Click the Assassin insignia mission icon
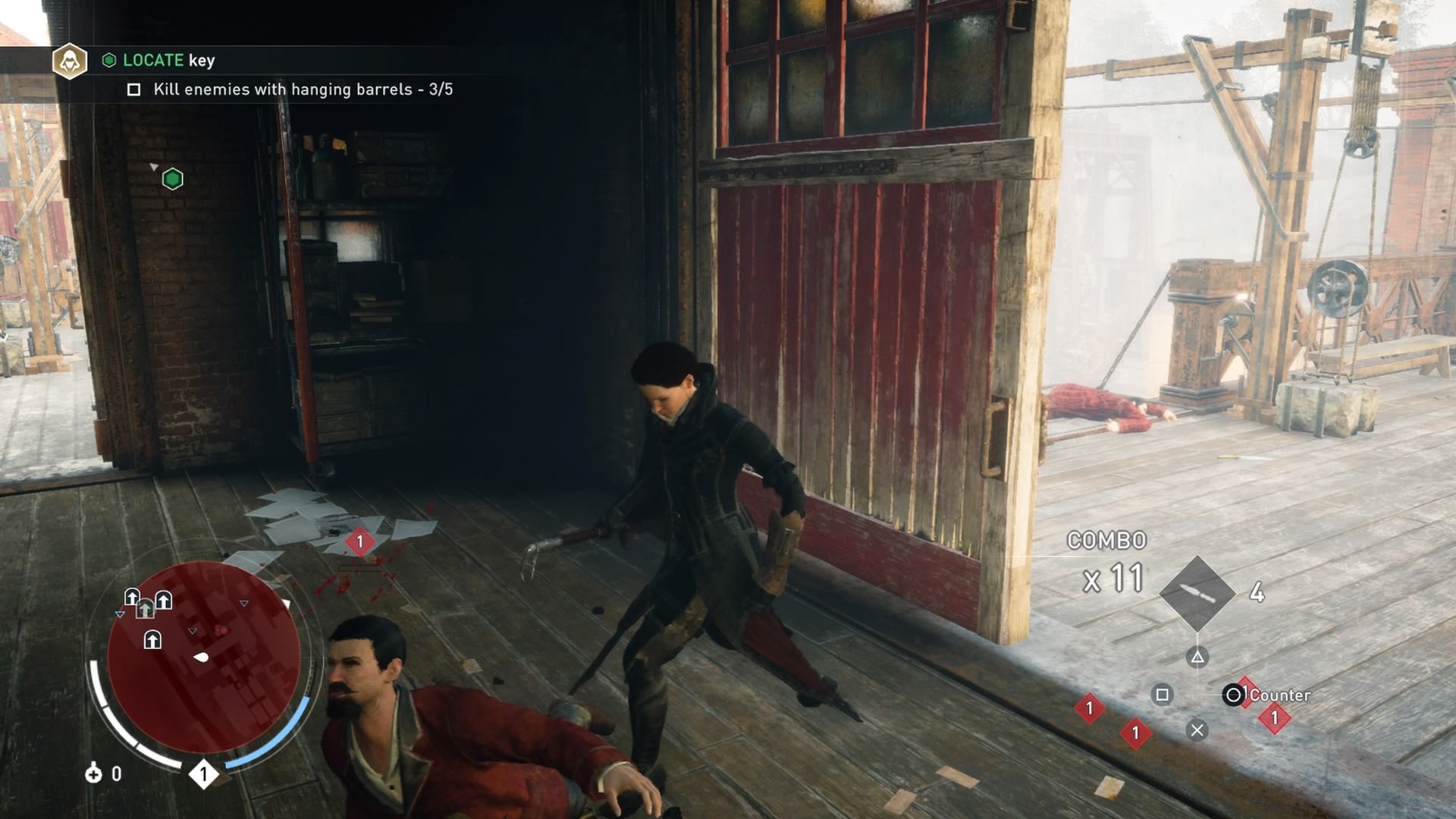The width and height of the screenshot is (1456, 819). 70,61
